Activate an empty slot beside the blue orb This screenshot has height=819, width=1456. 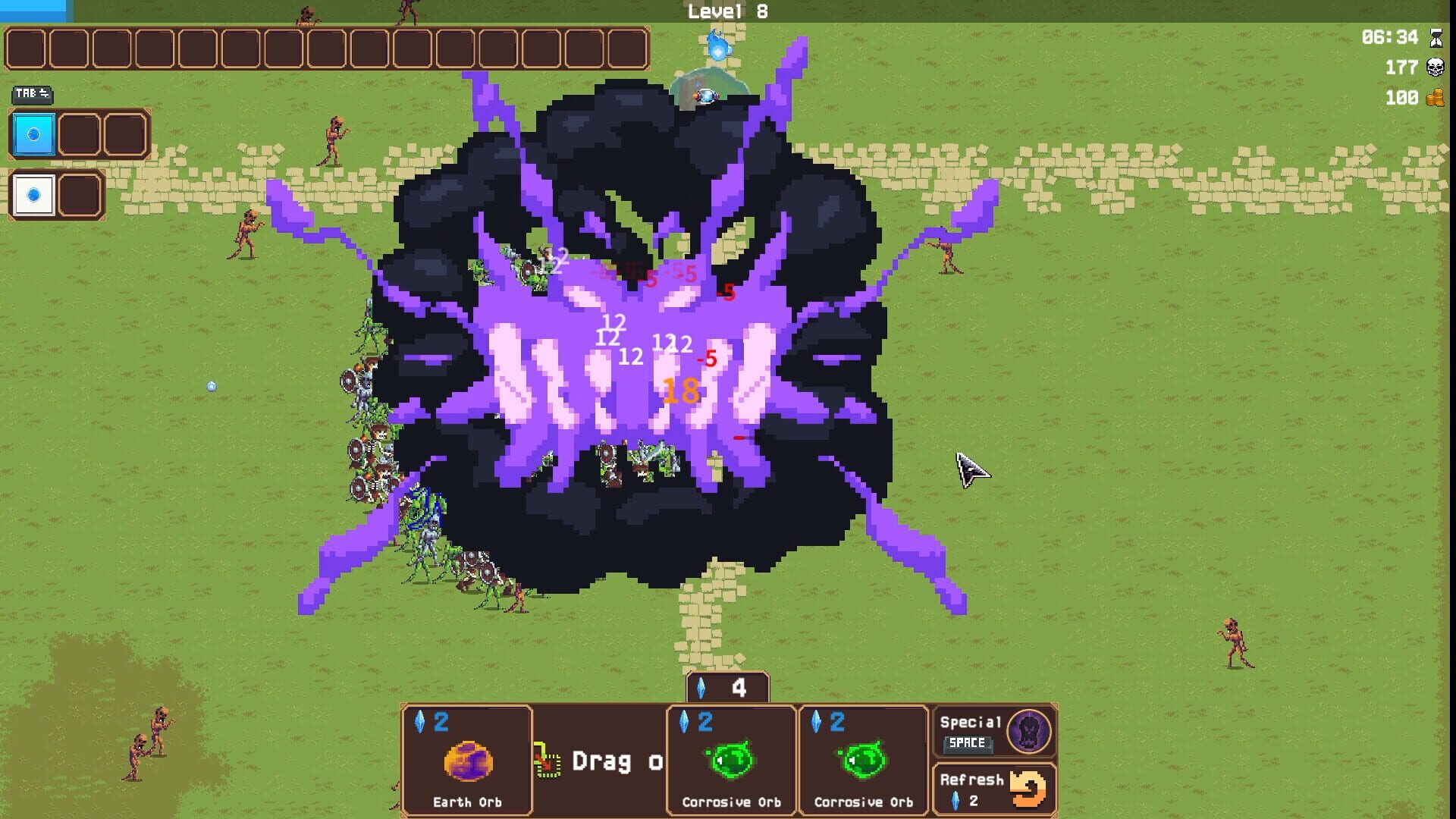(x=80, y=135)
